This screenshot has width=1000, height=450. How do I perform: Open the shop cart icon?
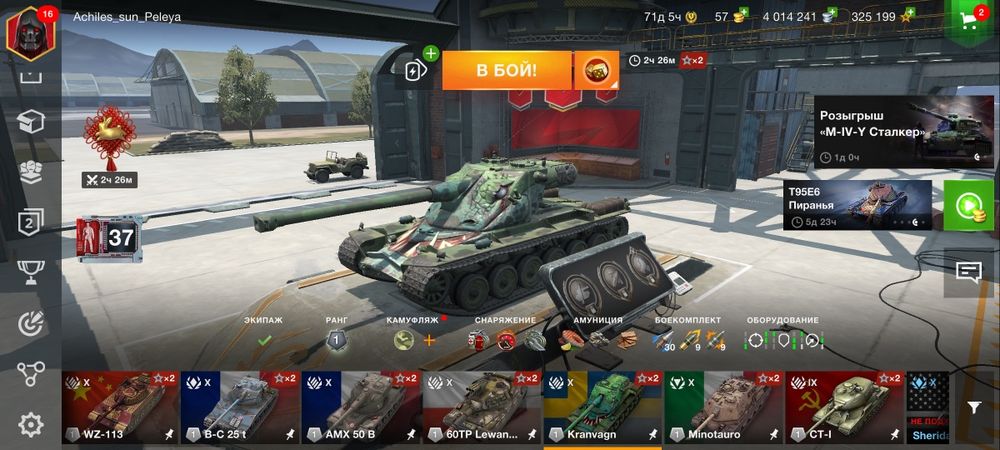click(970, 19)
